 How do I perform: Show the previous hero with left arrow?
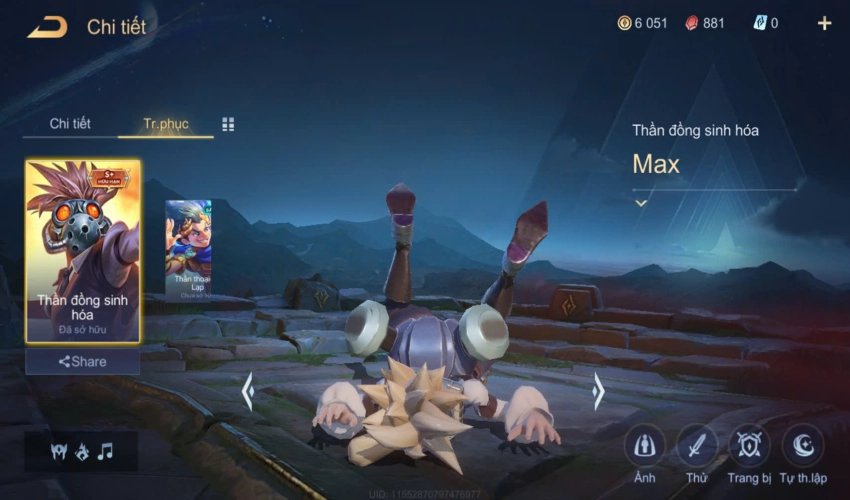(x=248, y=391)
